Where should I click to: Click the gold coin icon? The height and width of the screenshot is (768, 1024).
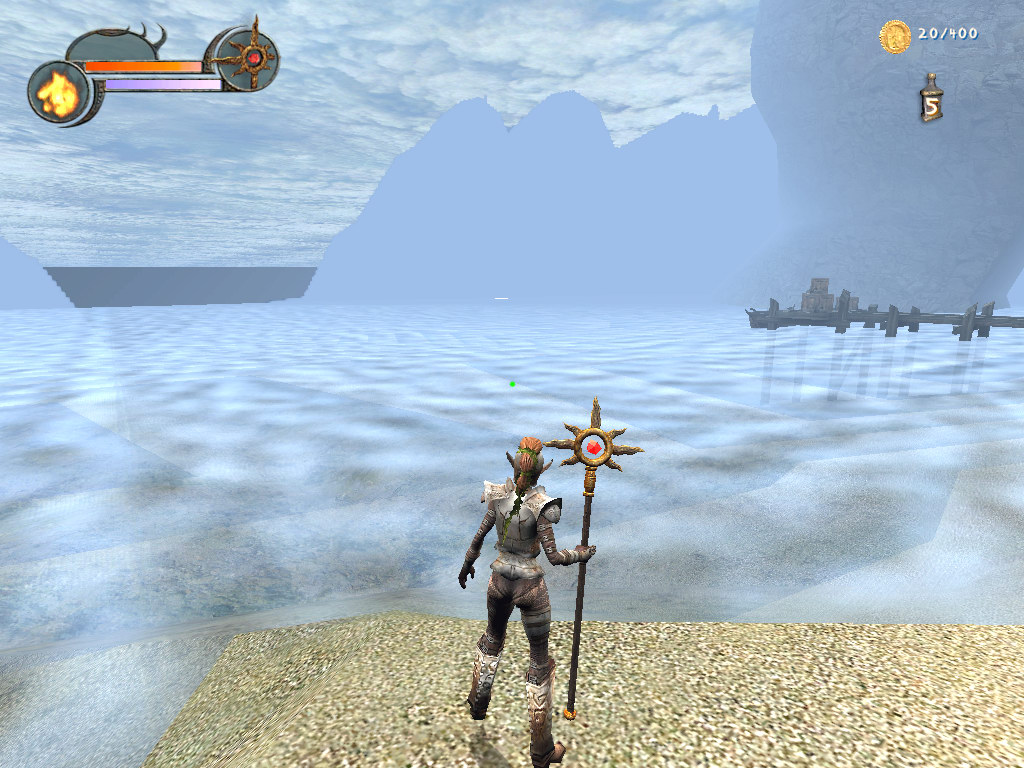coord(894,36)
